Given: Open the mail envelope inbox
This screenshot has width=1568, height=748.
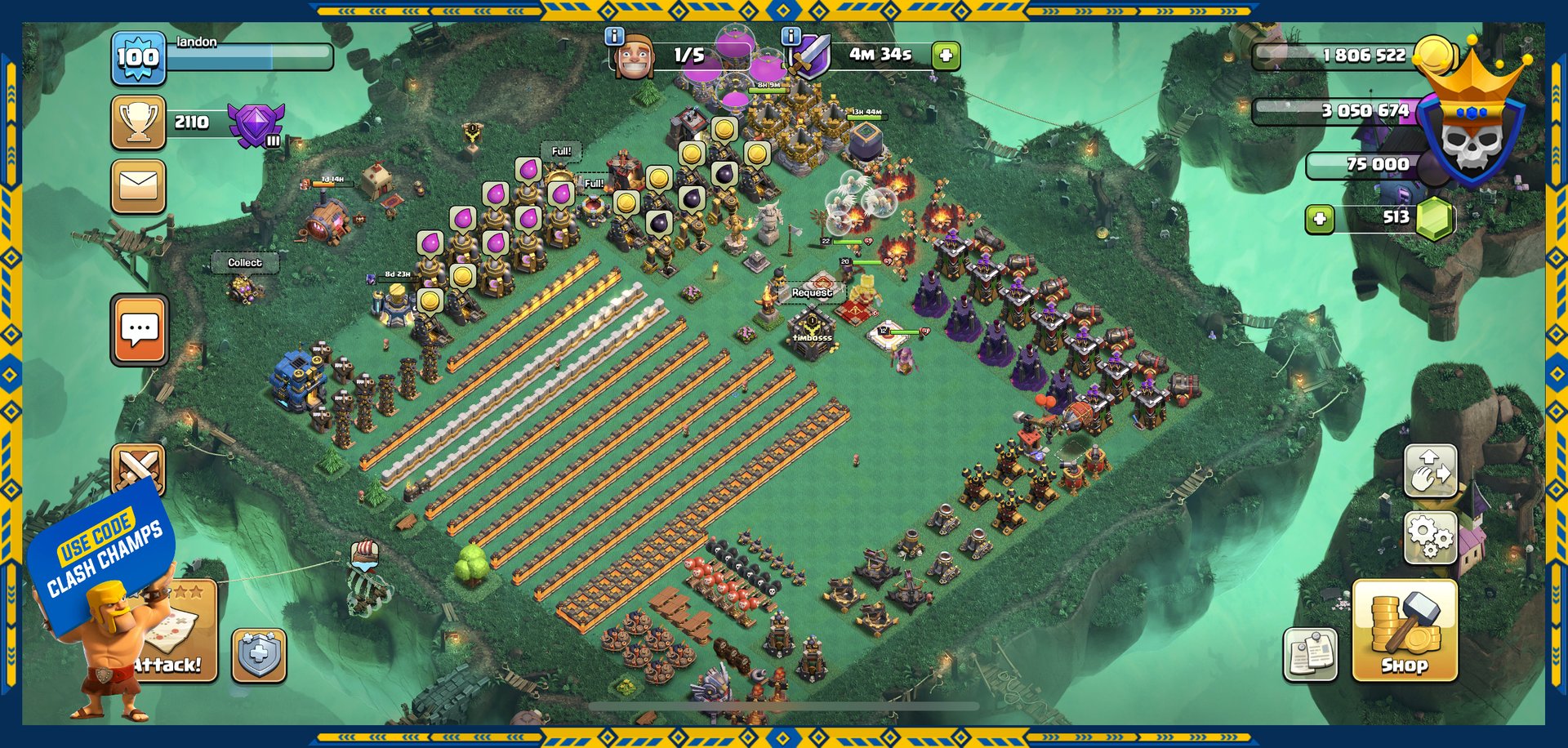Looking at the screenshot, I should click(138, 186).
